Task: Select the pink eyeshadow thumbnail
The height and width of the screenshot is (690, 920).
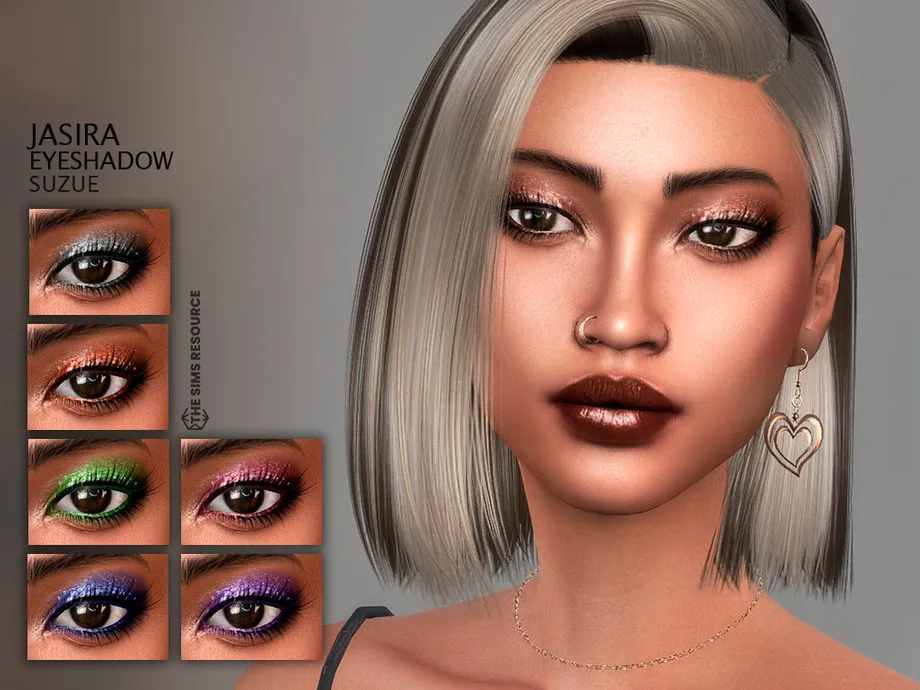Action: click(x=251, y=491)
